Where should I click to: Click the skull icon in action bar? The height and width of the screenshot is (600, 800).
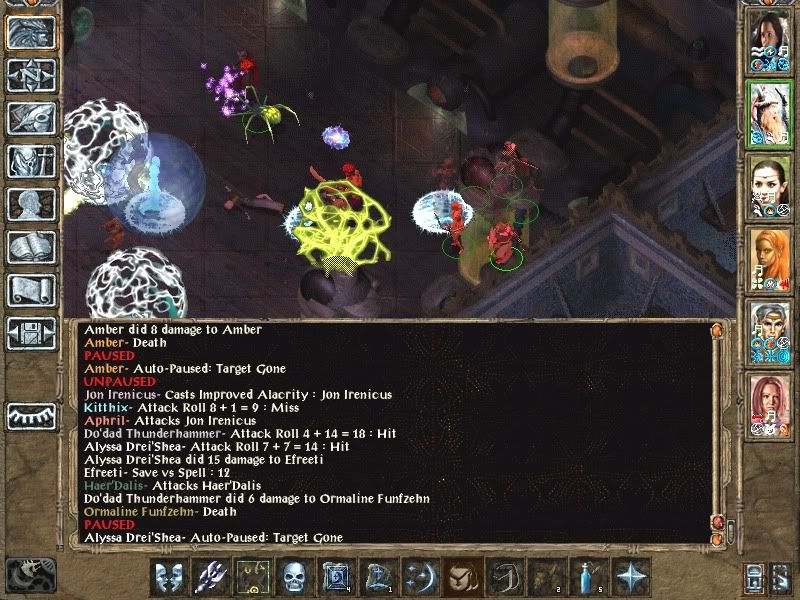294,577
